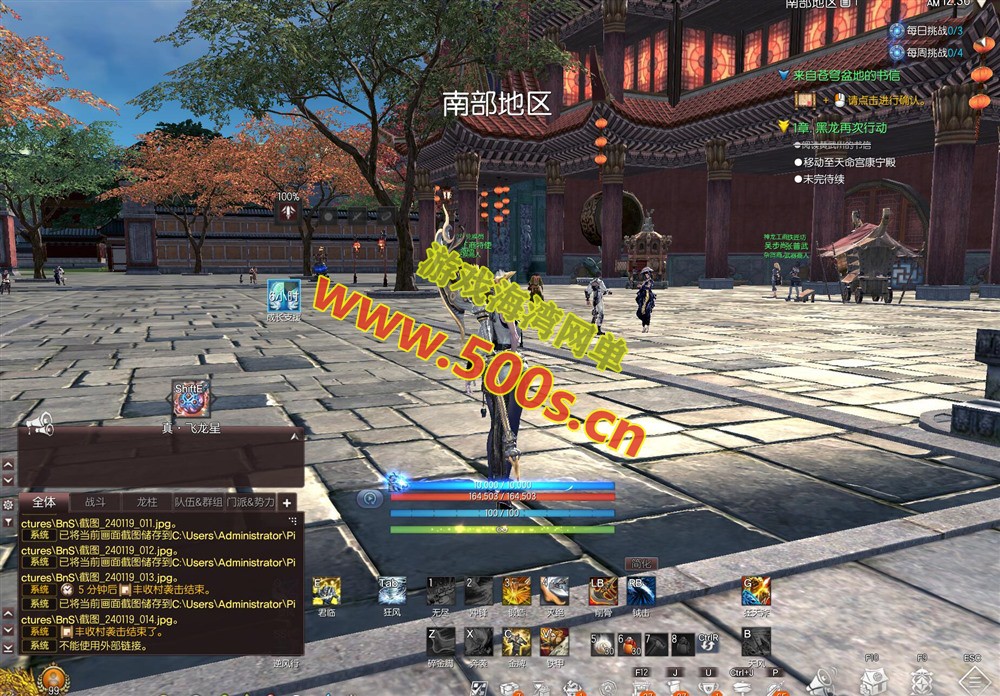This screenshot has height=696, width=1000.
Task: Use the 钺击 skill icon
Action: tap(640, 591)
